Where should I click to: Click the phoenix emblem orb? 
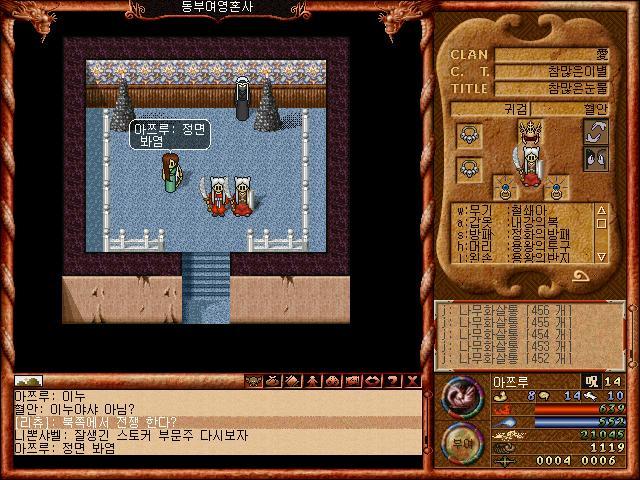[462, 397]
